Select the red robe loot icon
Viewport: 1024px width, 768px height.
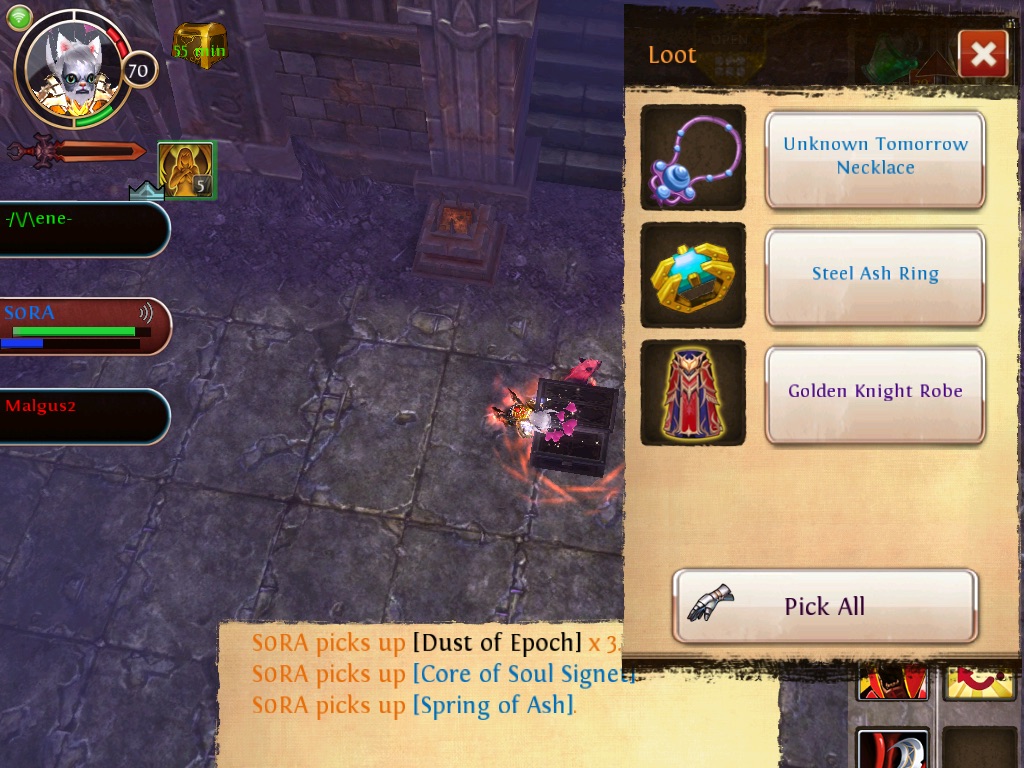pyautogui.click(x=693, y=393)
